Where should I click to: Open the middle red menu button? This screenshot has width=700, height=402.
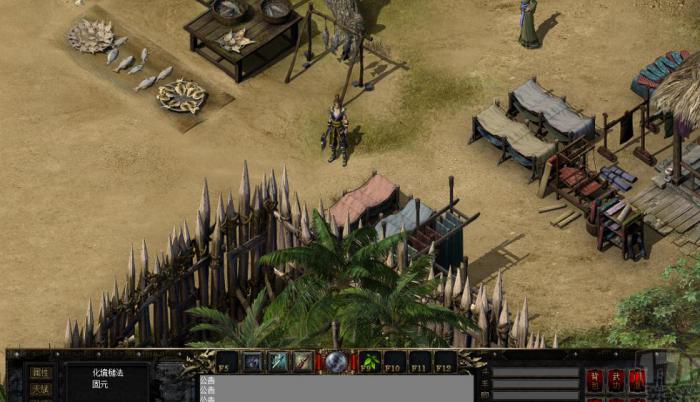pos(616,379)
